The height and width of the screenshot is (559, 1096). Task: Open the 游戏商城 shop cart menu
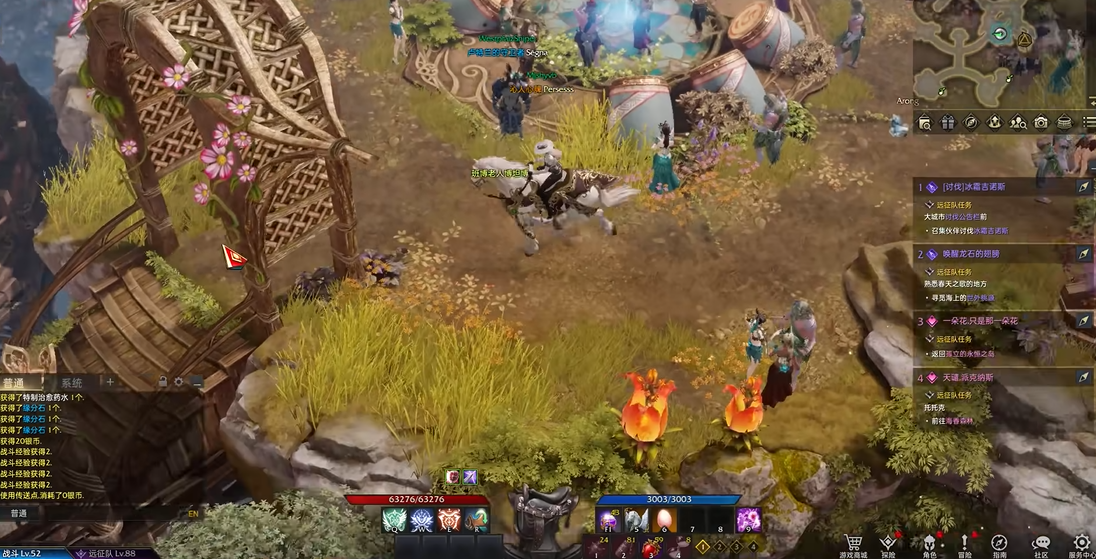tap(853, 543)
